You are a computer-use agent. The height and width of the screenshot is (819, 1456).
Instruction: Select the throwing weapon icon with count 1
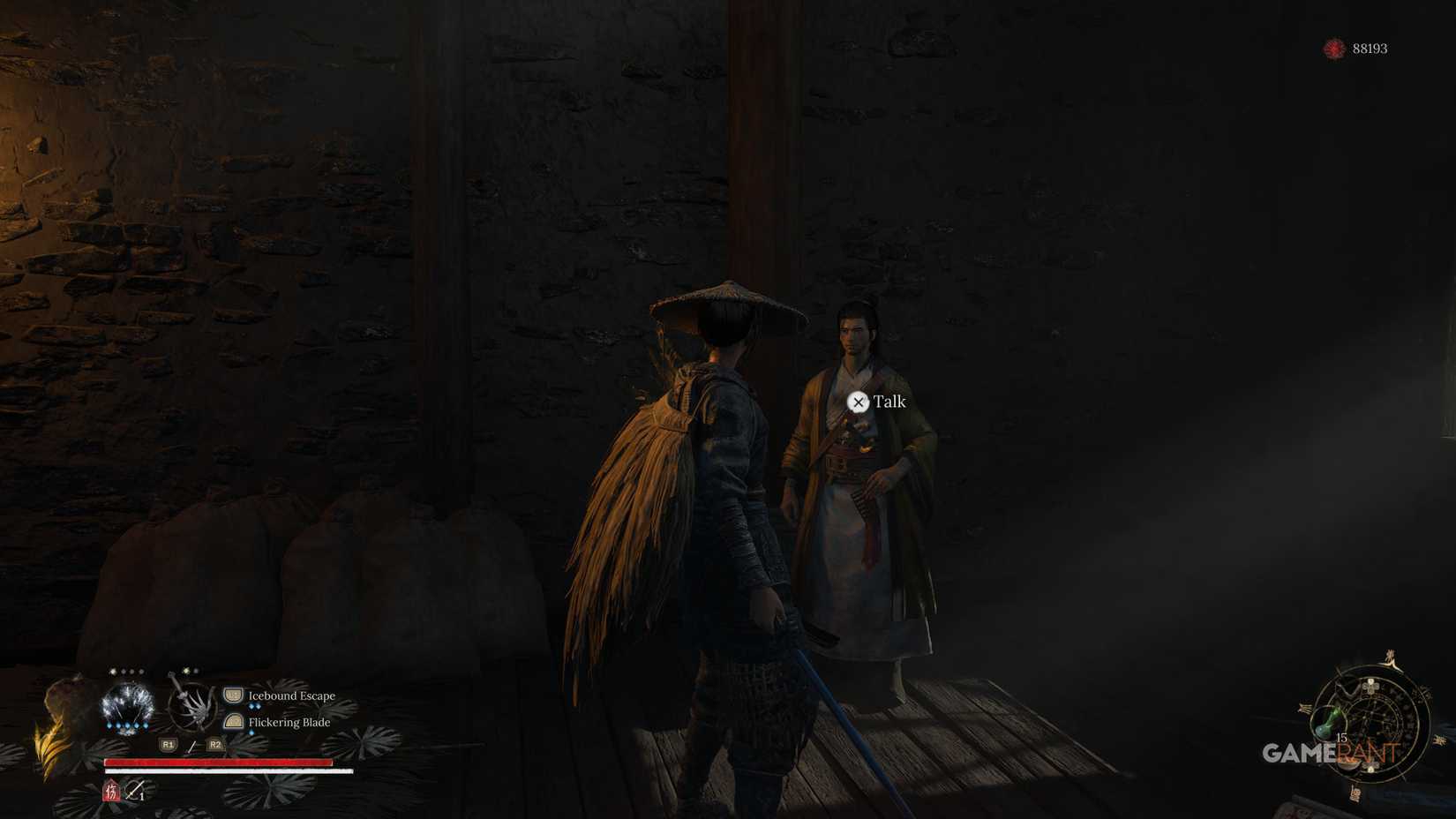click(135, 791)
